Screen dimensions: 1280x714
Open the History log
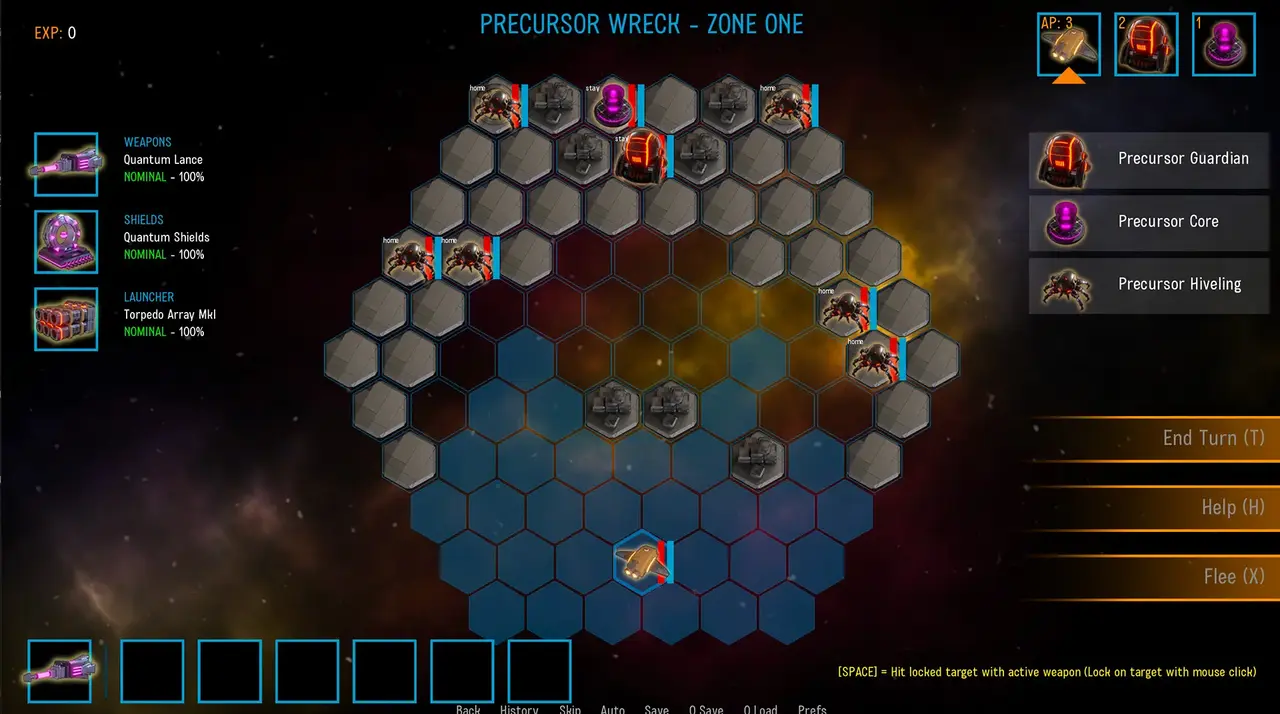[x=519, y=709]
